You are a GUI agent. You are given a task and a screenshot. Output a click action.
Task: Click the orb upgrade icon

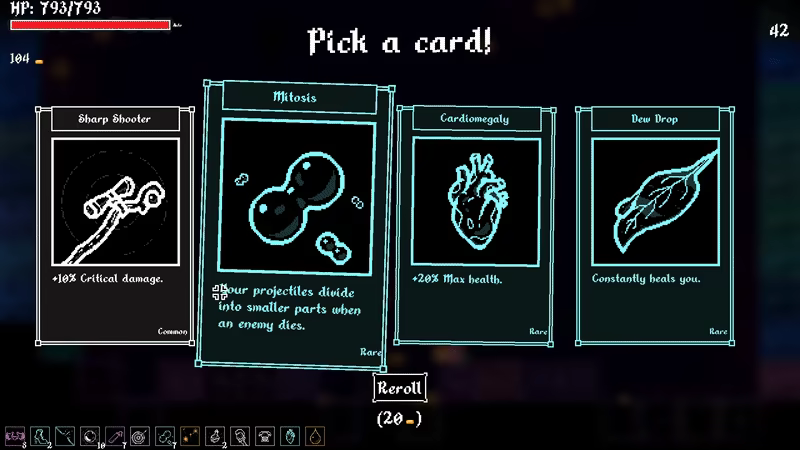(x=90, y=435)
